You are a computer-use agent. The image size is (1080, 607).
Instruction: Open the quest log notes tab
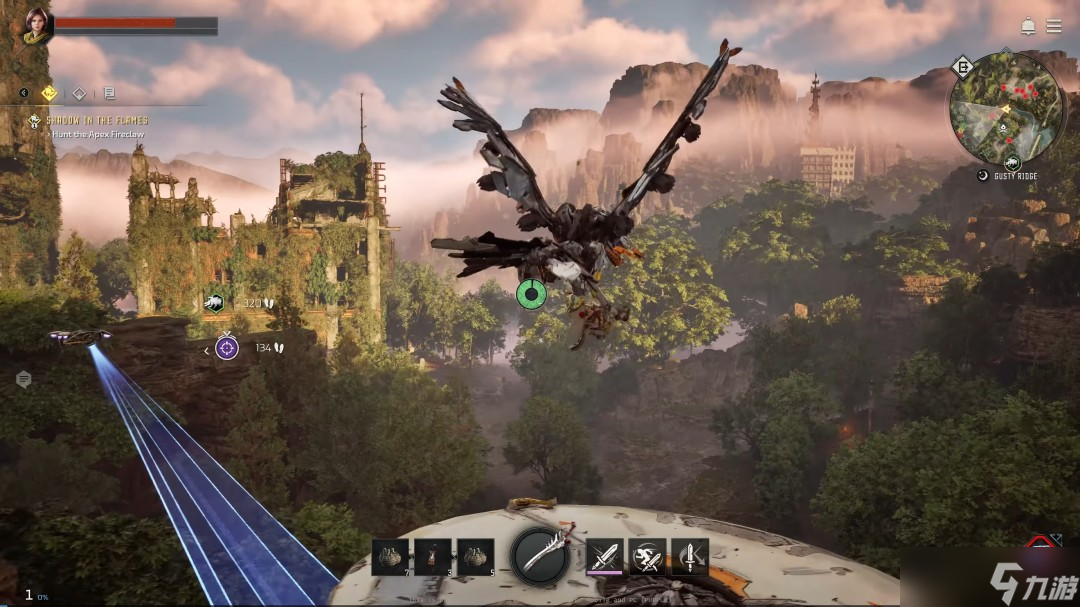coord(109,94)
